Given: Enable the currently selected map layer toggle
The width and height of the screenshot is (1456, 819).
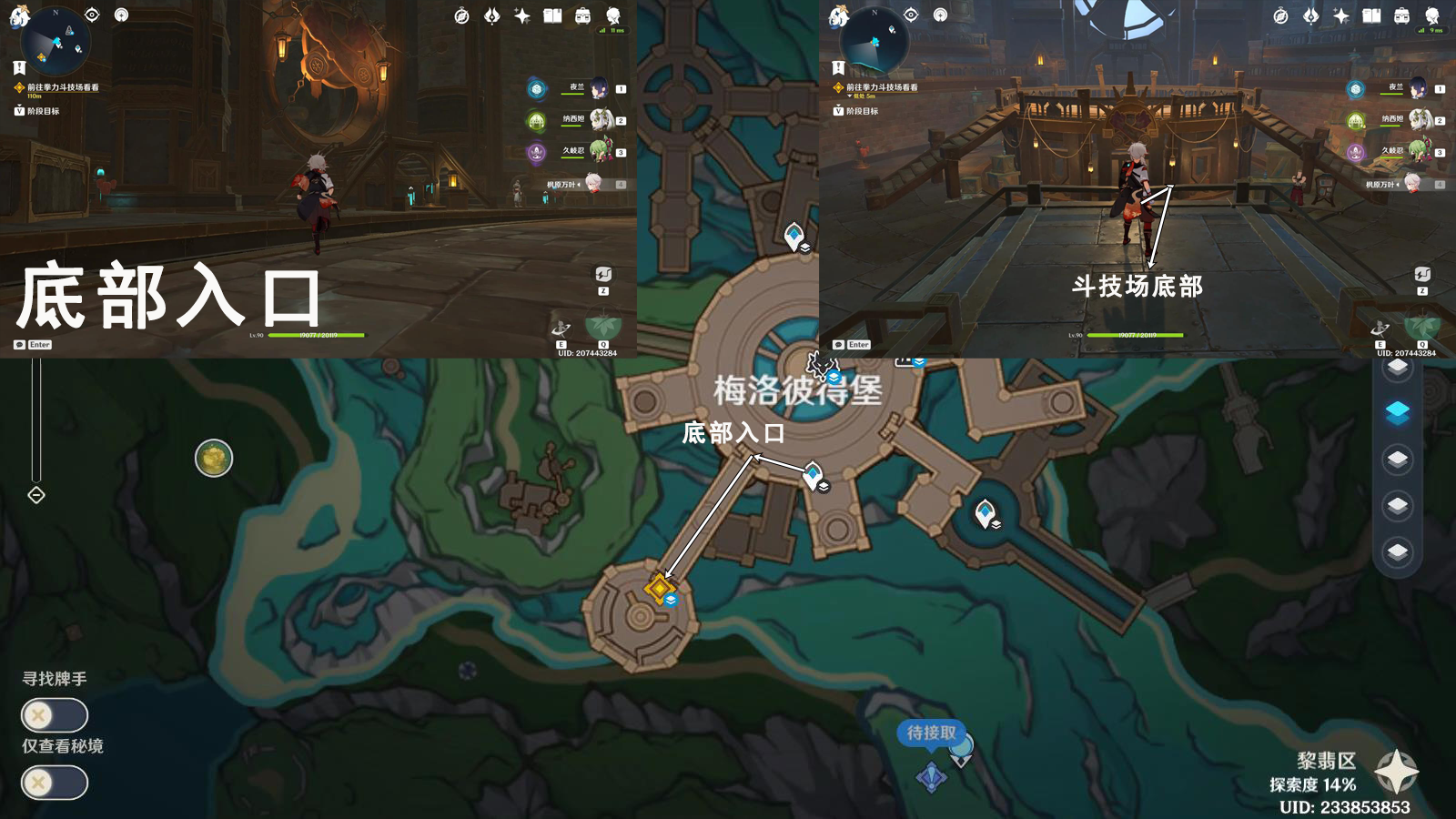Looking at the screenshot, I should [1397, 410].
